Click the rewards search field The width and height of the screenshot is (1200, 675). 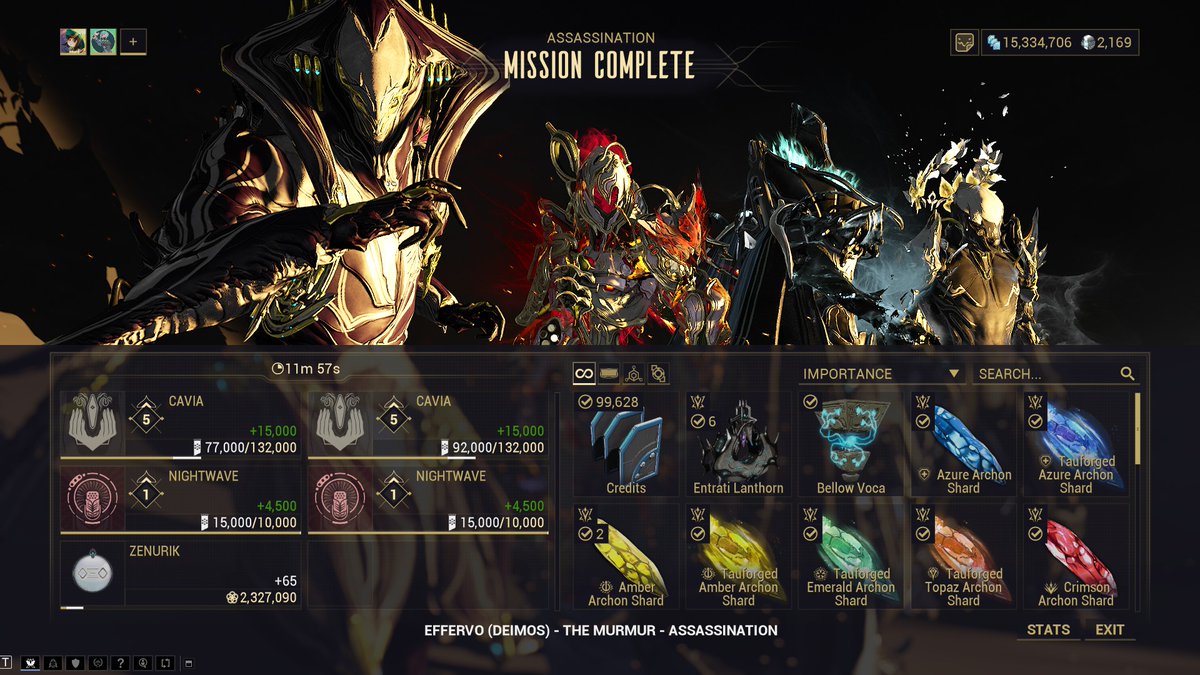[1046, 374]
